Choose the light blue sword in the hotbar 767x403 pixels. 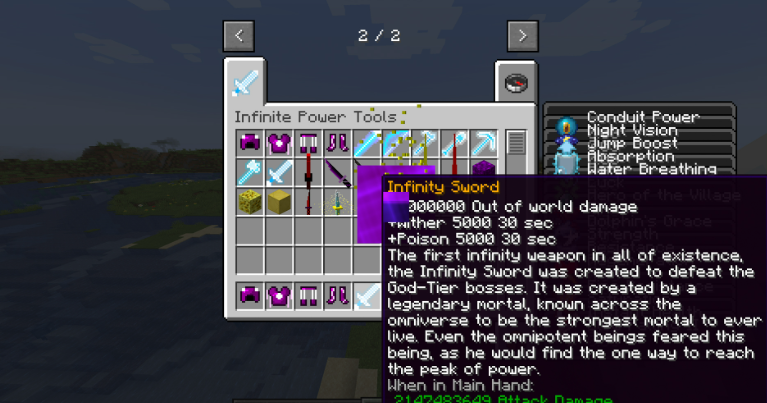(366, 296)
